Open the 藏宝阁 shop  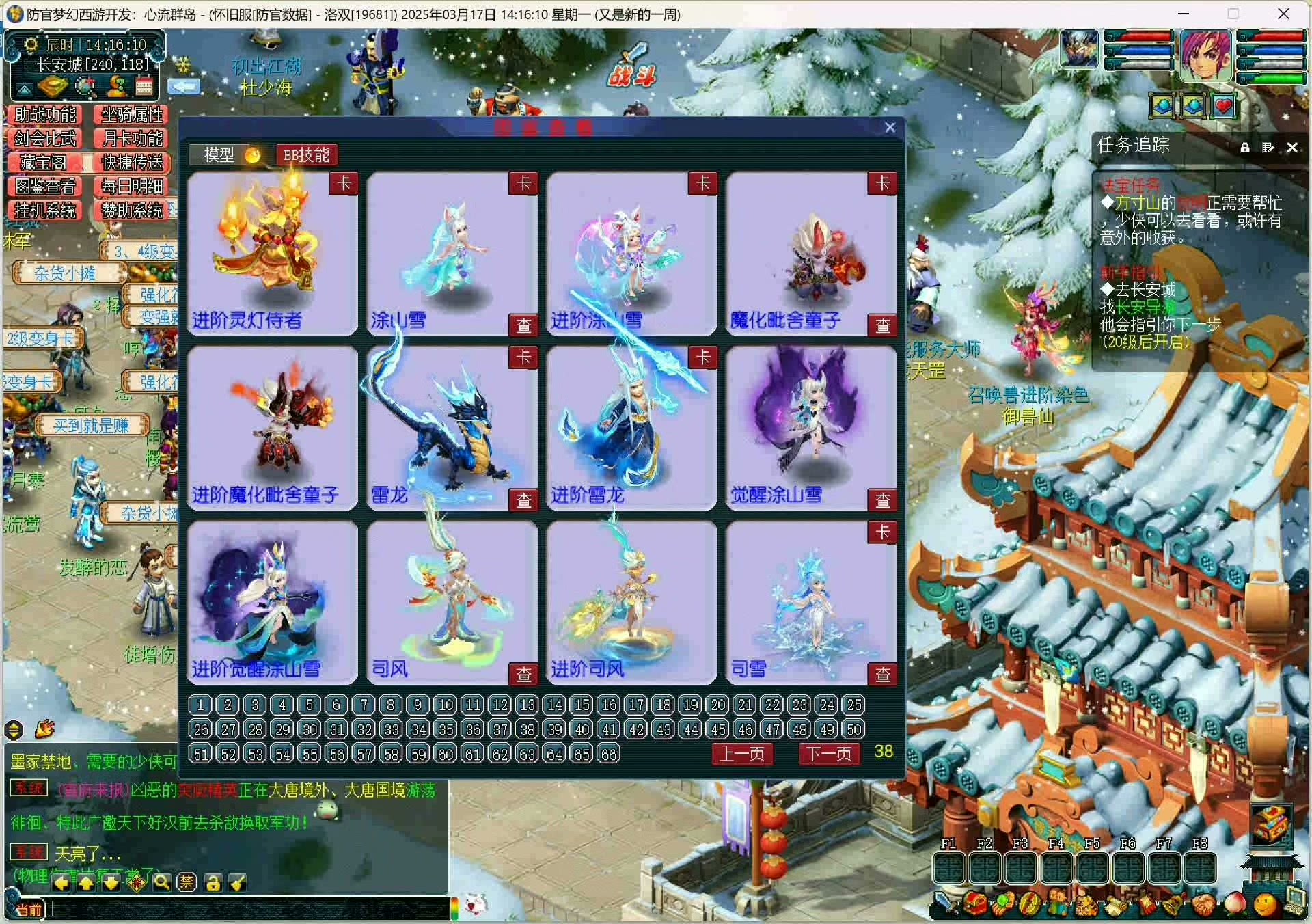pos(44,163)
